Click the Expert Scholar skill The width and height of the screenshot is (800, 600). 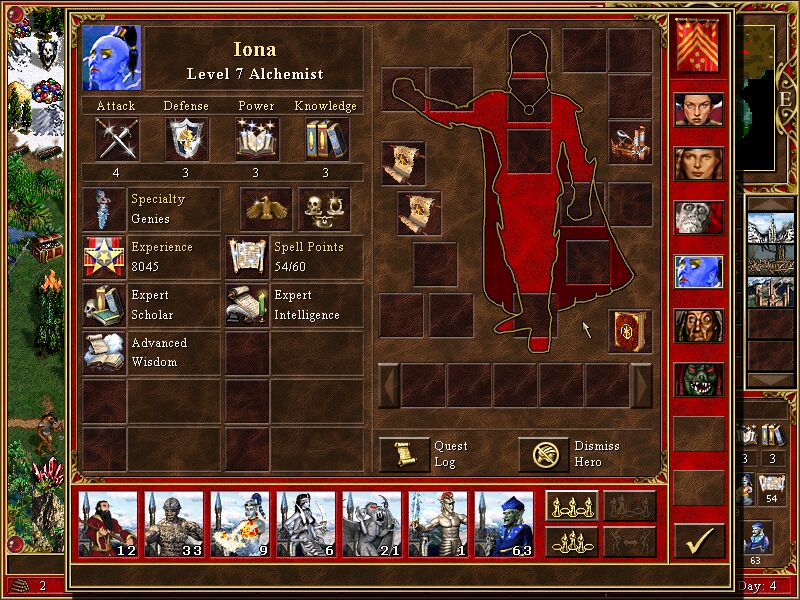pyautogui.click(x=104, y=305)
